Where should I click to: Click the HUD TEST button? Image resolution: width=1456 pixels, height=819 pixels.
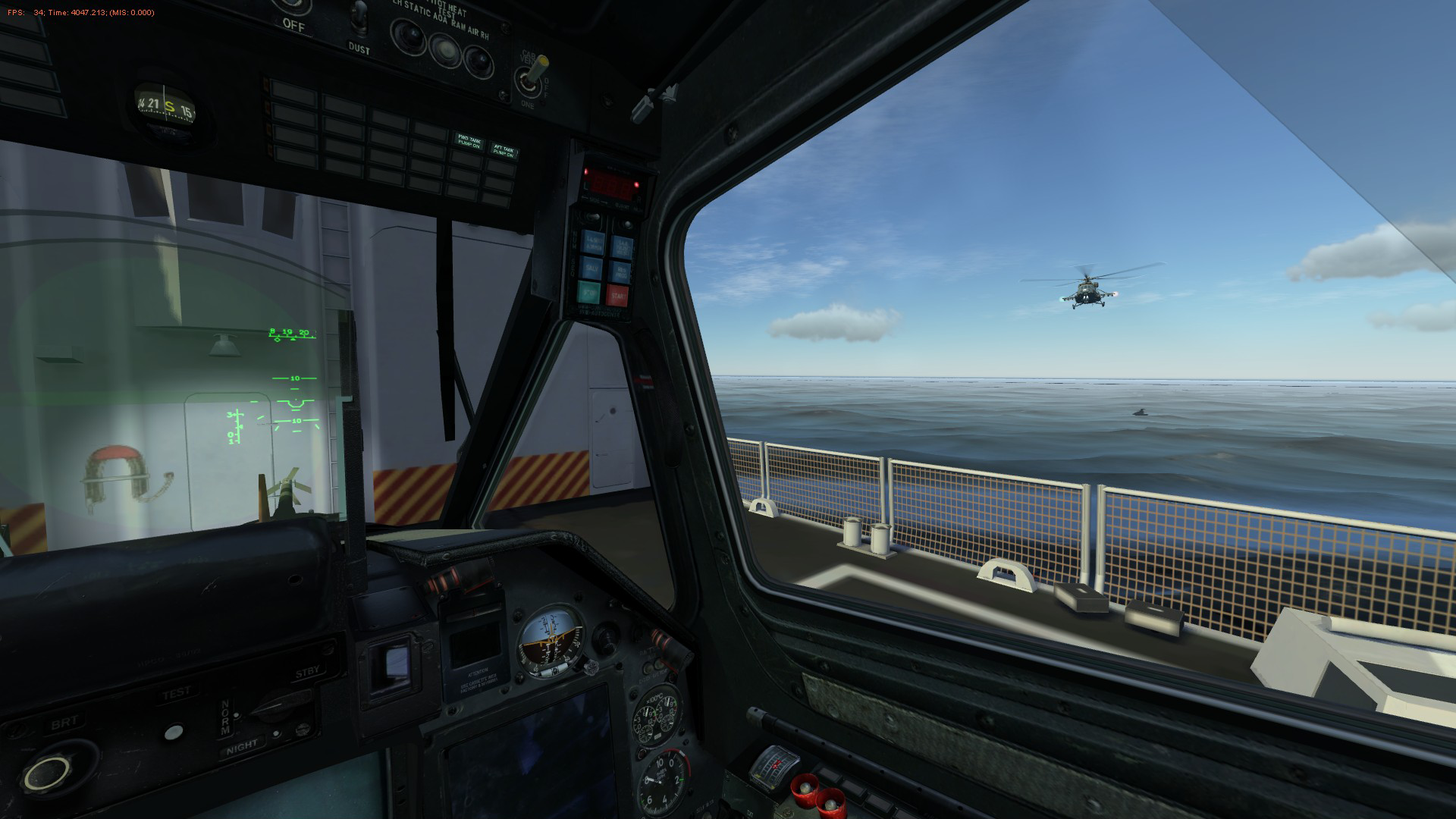(x=174, y=732)
